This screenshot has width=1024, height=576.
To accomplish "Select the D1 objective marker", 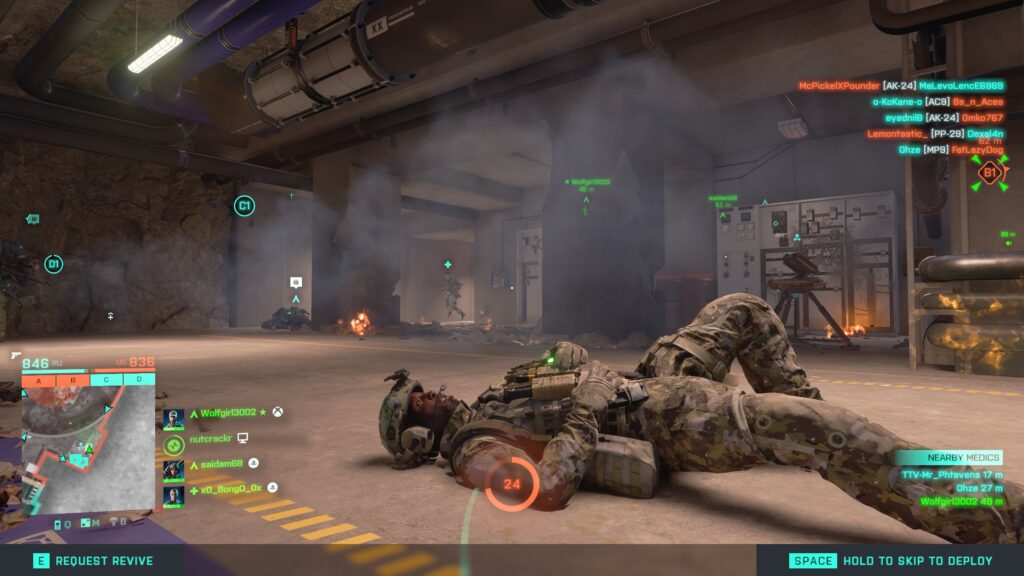I will click(53, 264).
